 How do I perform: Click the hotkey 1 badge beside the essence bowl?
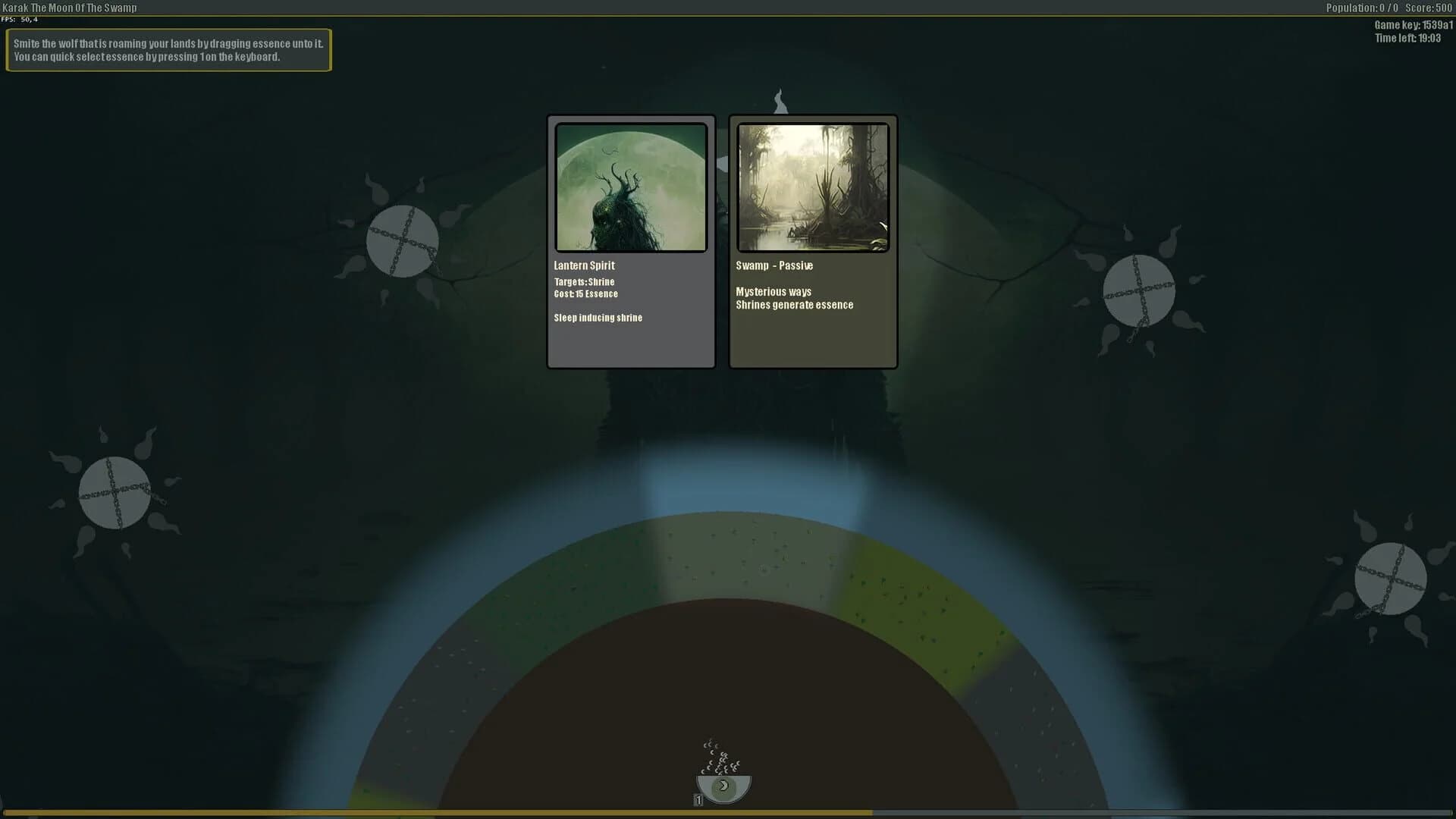697,799
